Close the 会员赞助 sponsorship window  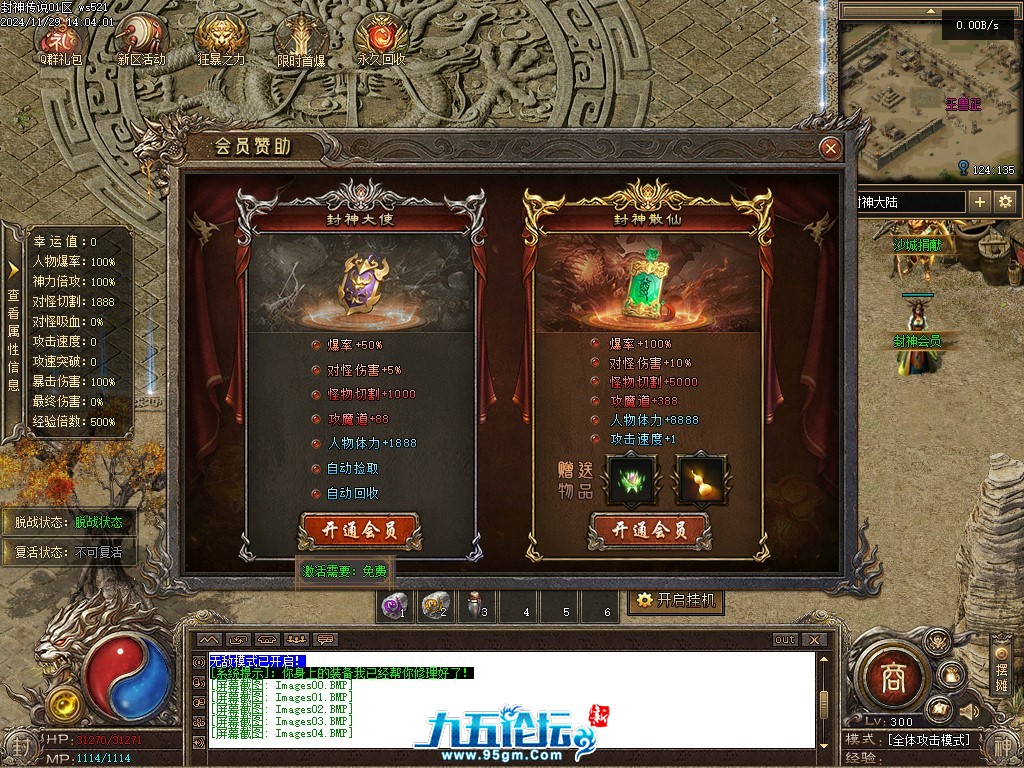(829, 149)
